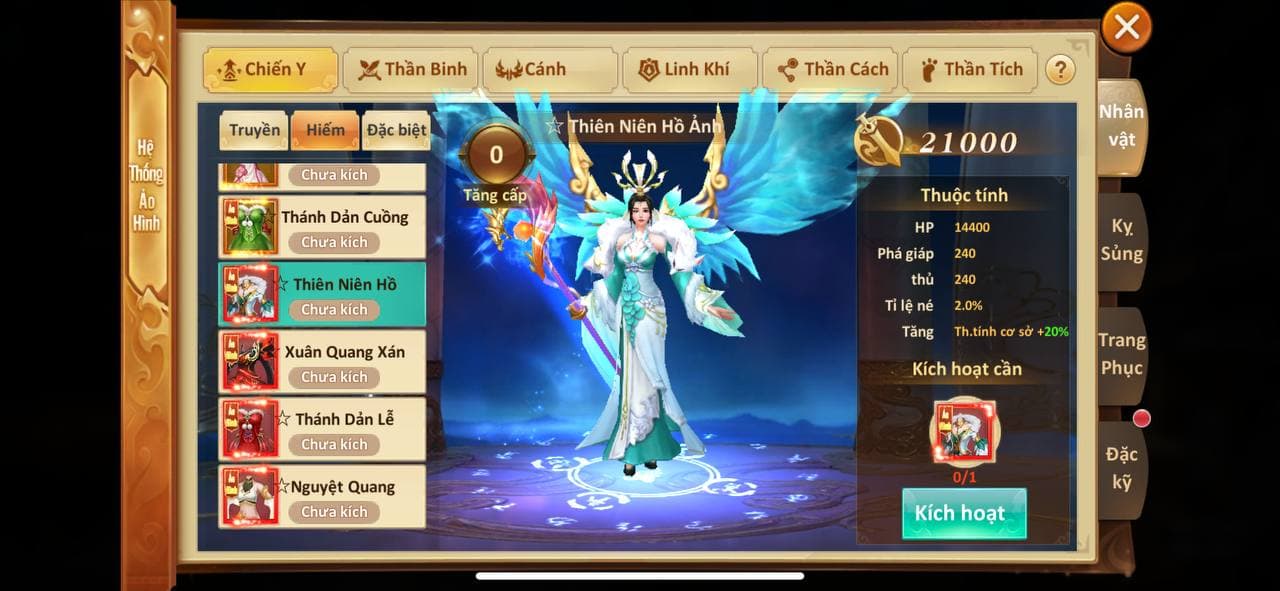Activate the costume with Kích hoạt button
Viewport: 1280px width, 591px height.
tap(964, 514)
